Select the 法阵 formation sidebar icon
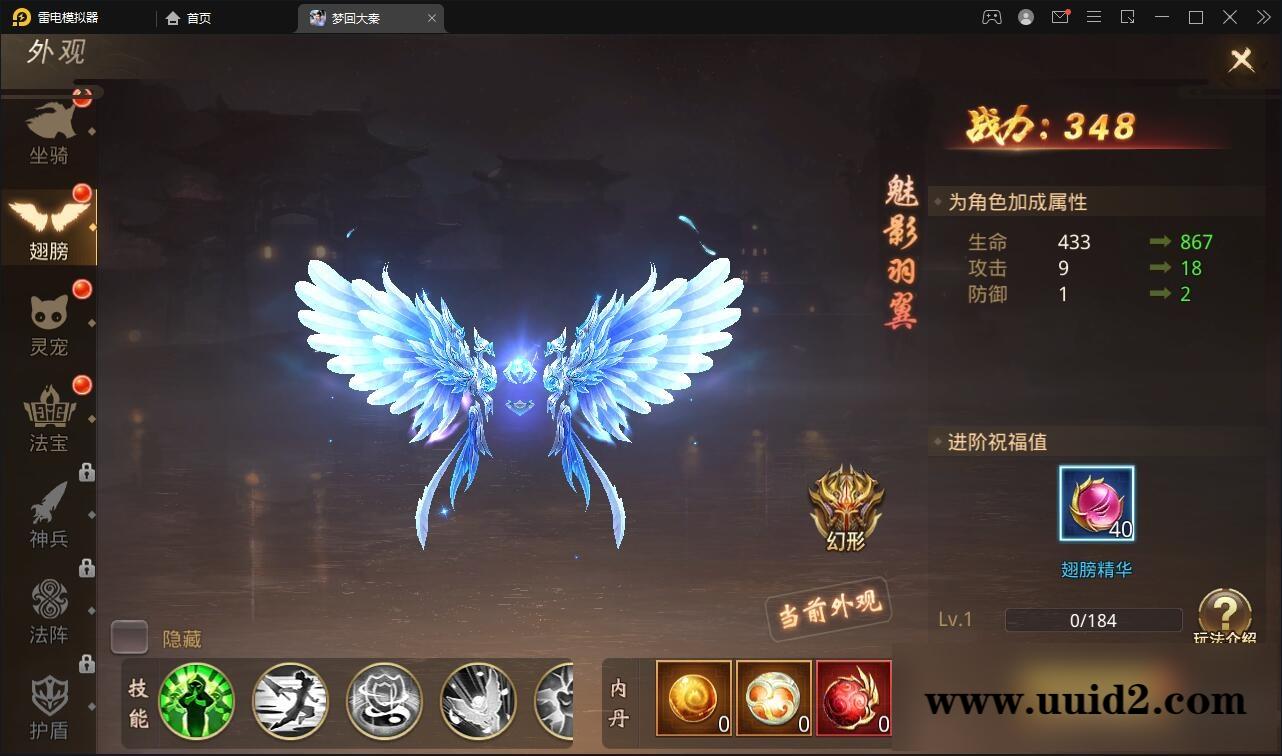This screenshot has height=756, width=1282. (x=48, y=610)
